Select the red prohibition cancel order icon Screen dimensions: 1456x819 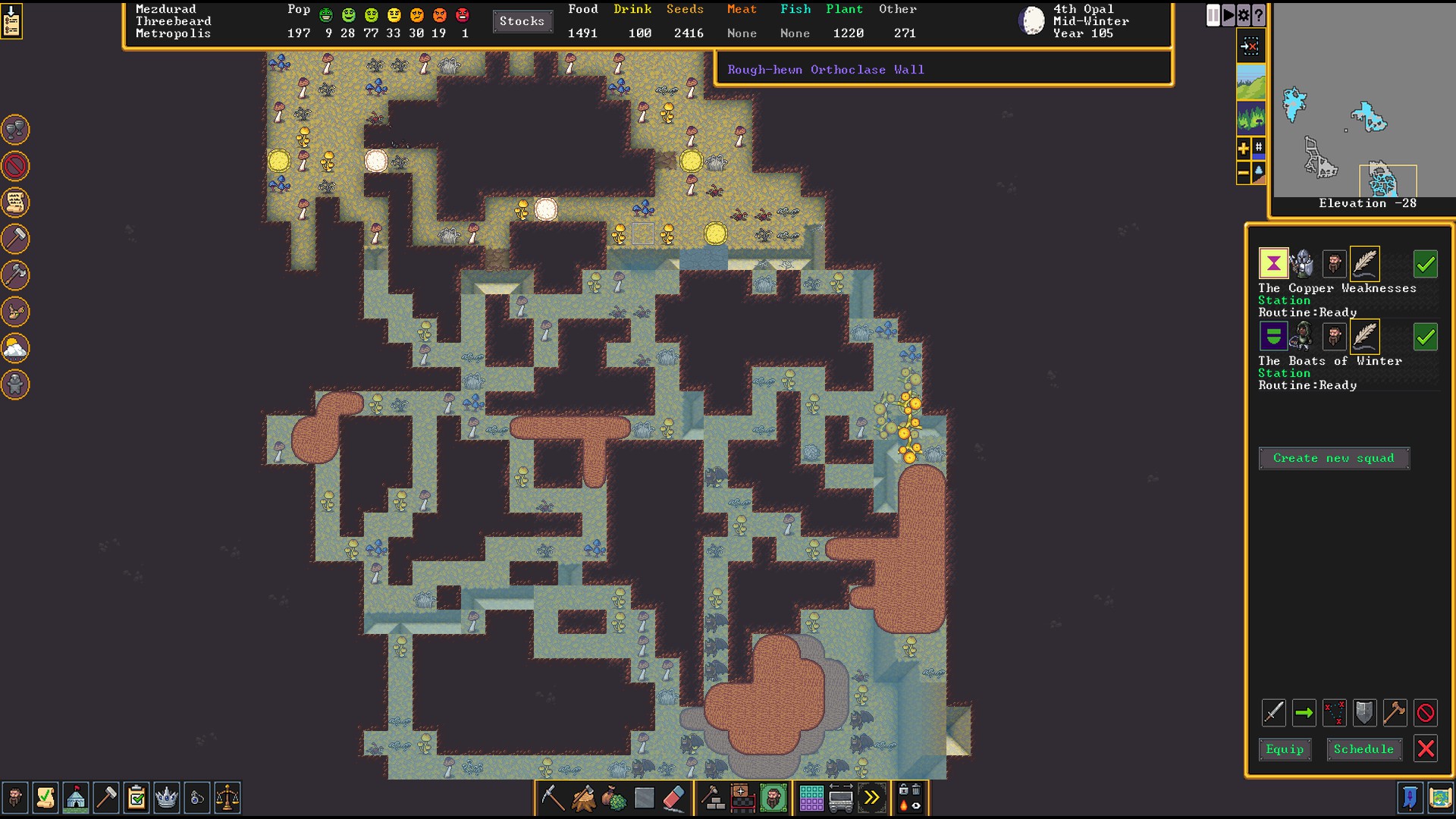pos(1426,713)
